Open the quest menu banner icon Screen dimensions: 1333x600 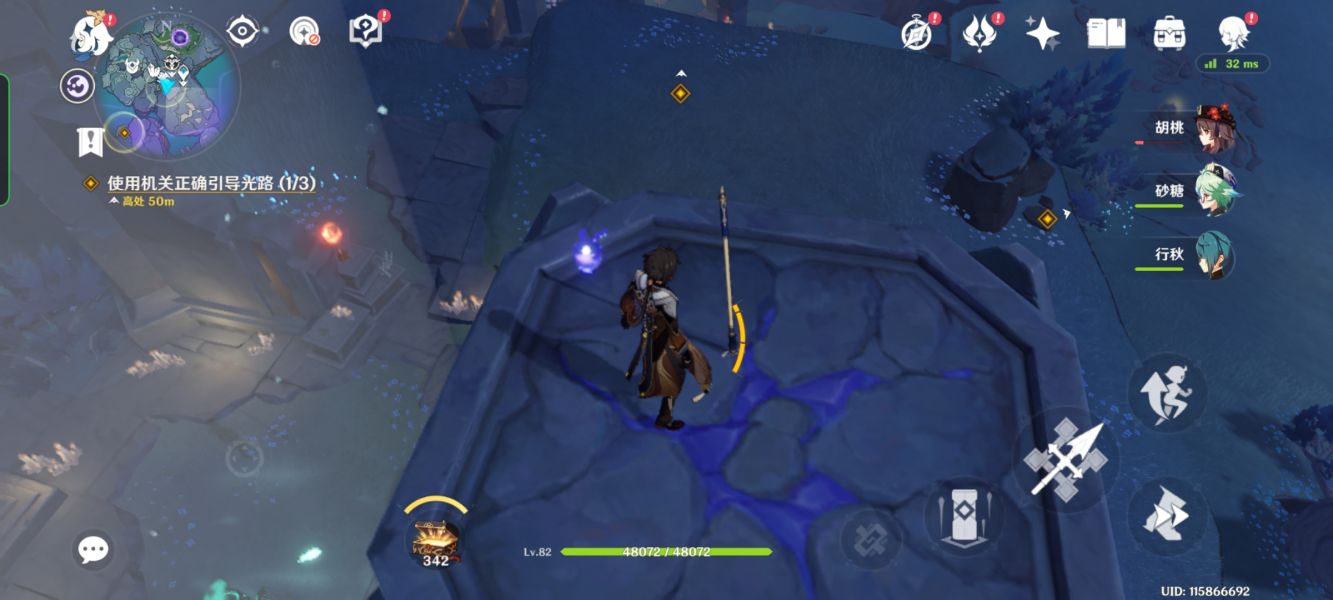tap(90, 141)
